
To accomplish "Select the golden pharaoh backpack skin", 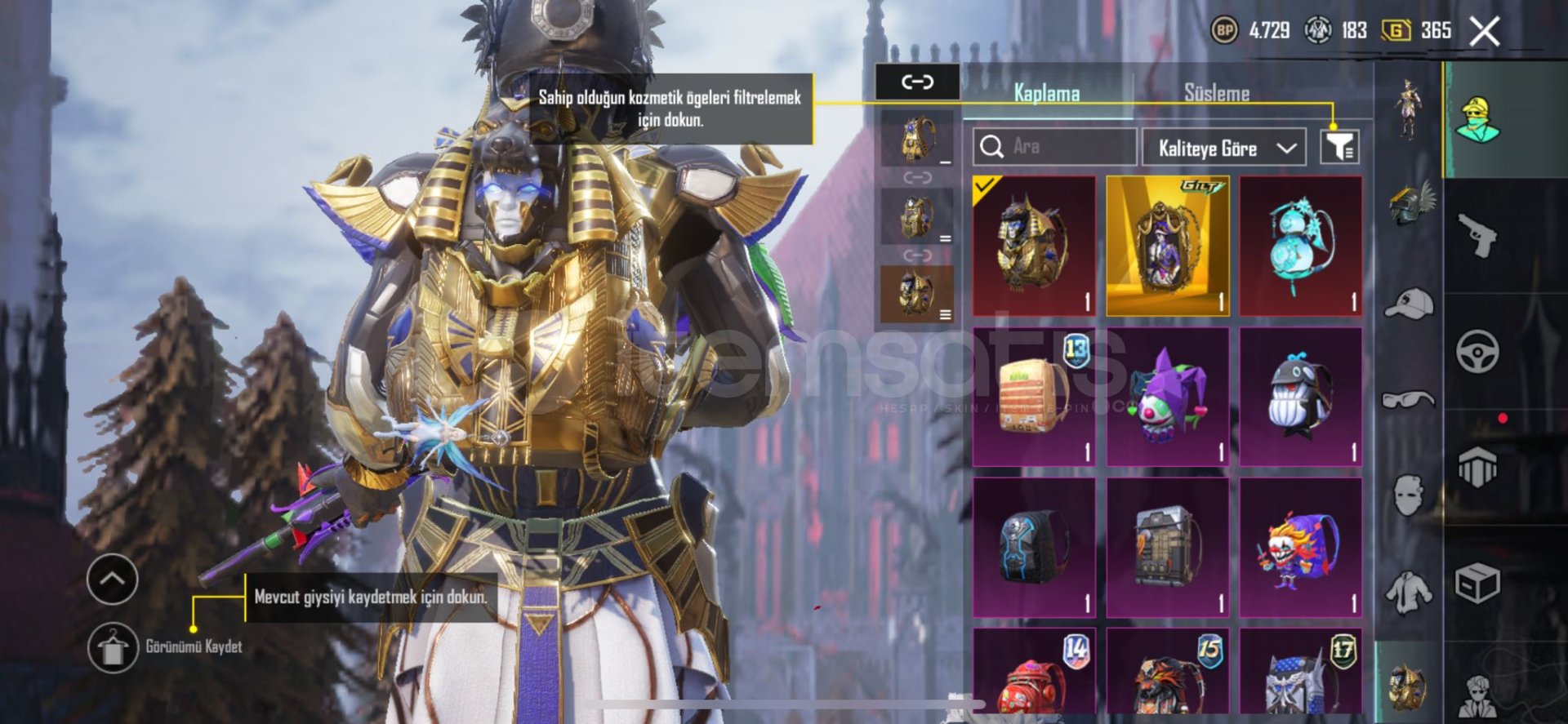I will click(1034, 246).
